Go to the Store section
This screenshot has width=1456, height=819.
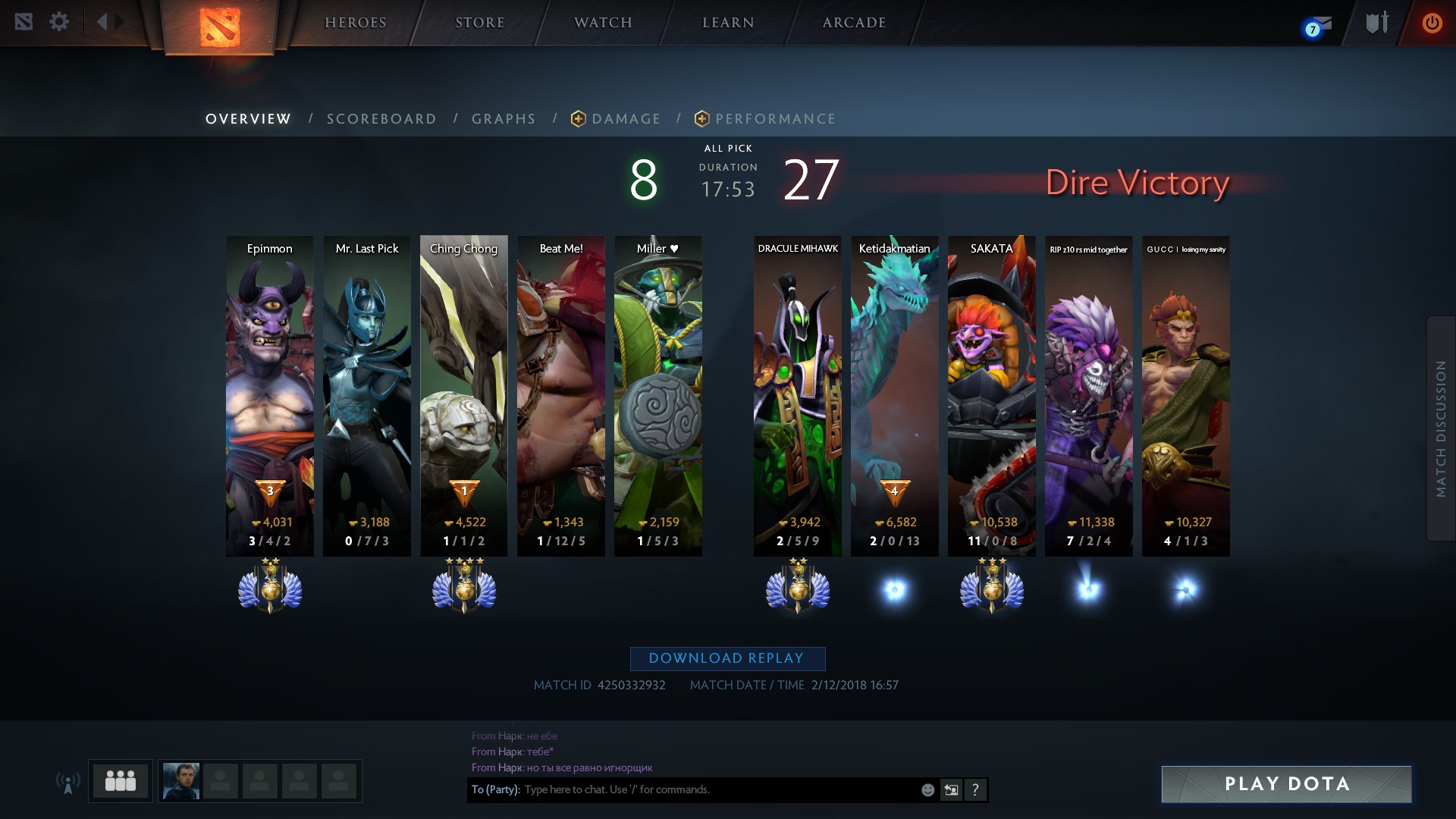(479, 23)
